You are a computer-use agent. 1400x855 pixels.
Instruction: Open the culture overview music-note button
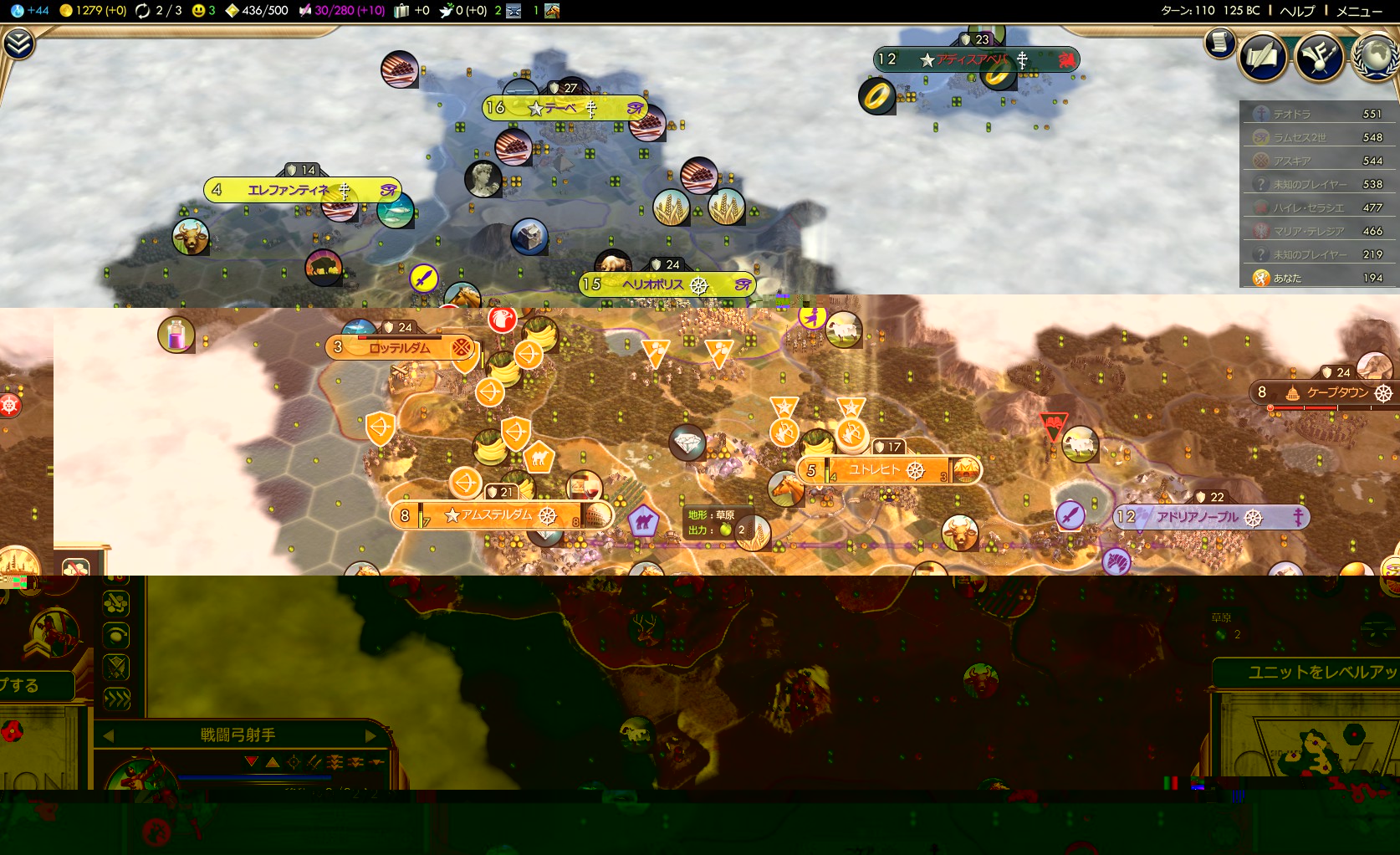tap(1319, 56)
